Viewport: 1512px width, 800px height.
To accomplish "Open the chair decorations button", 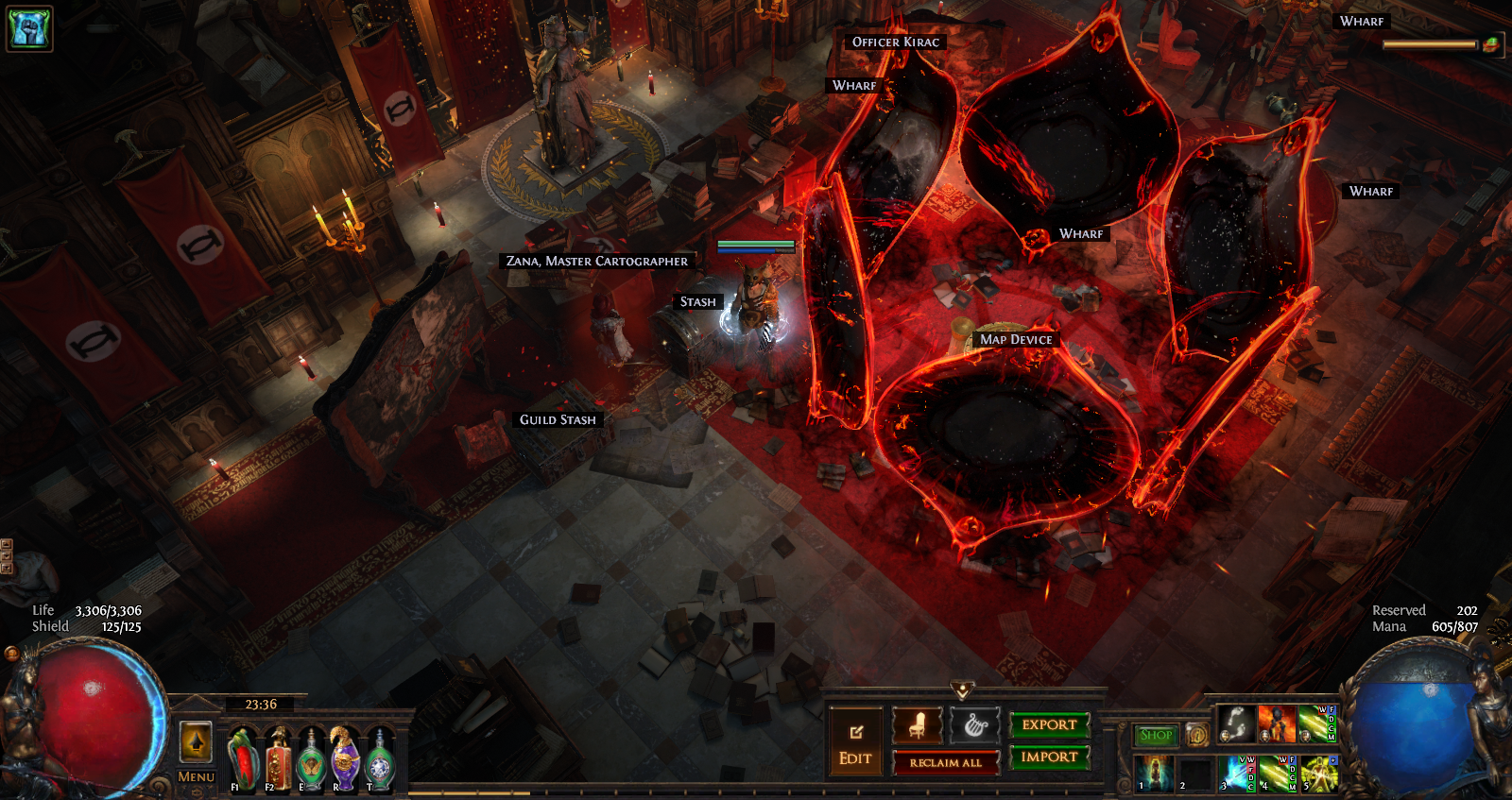I will click(x=917, y=725).
